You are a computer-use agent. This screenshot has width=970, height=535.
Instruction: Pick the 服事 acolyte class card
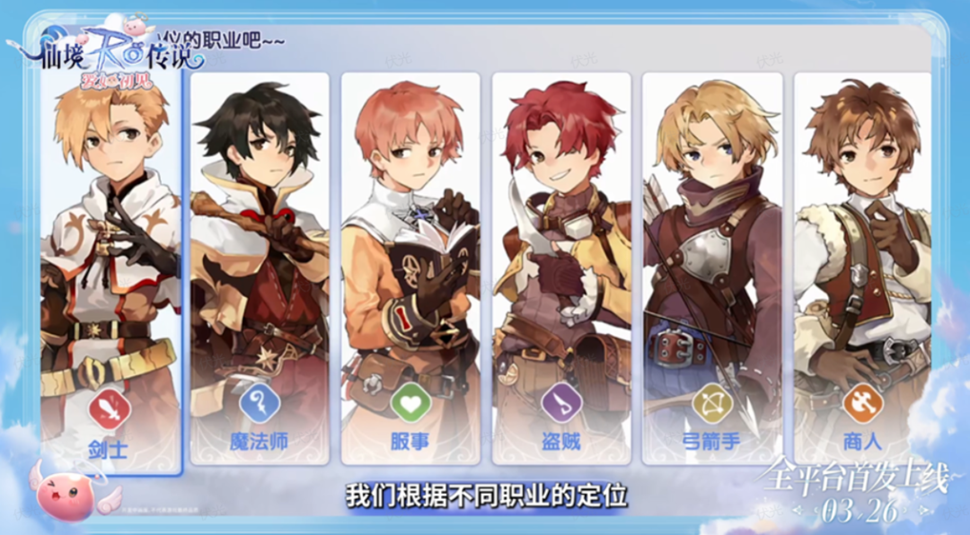click(410, 270)
